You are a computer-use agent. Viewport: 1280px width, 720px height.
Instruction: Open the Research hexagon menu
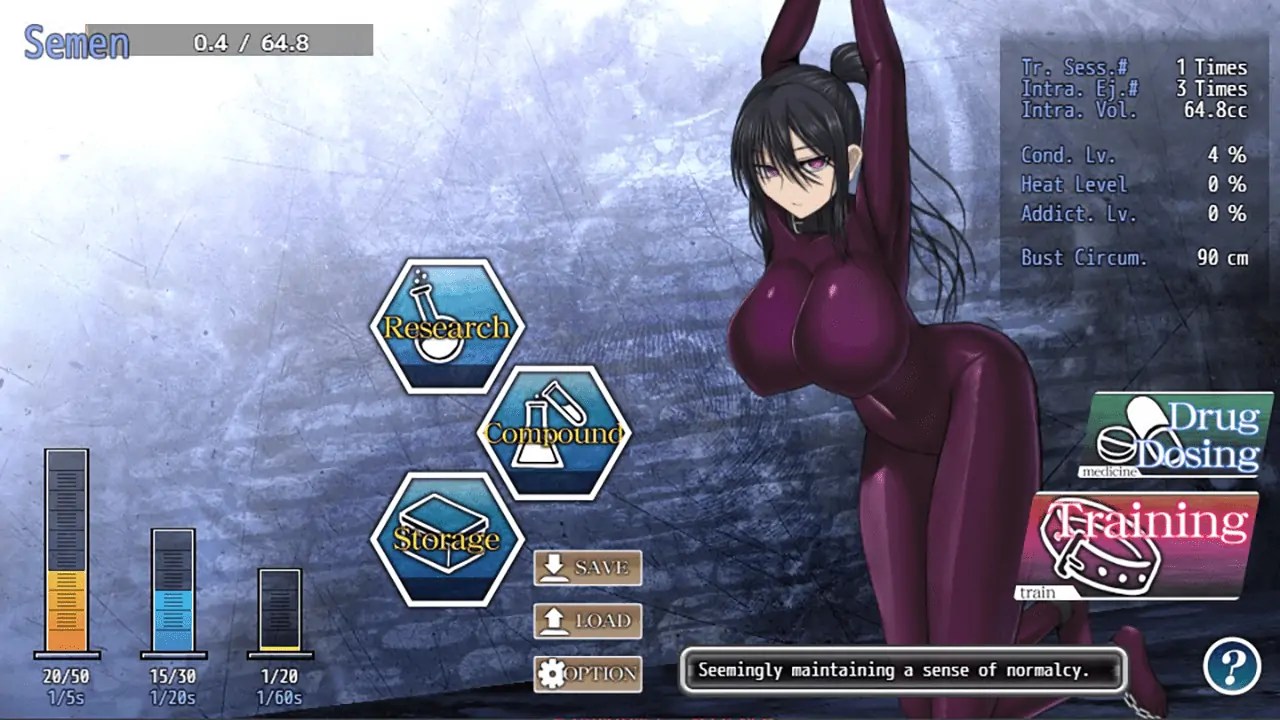[x=446, y=326]
